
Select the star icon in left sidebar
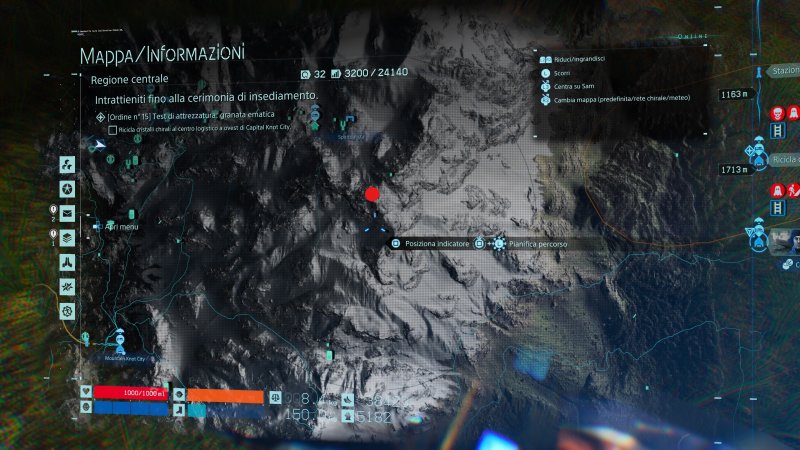click(66, 188)
